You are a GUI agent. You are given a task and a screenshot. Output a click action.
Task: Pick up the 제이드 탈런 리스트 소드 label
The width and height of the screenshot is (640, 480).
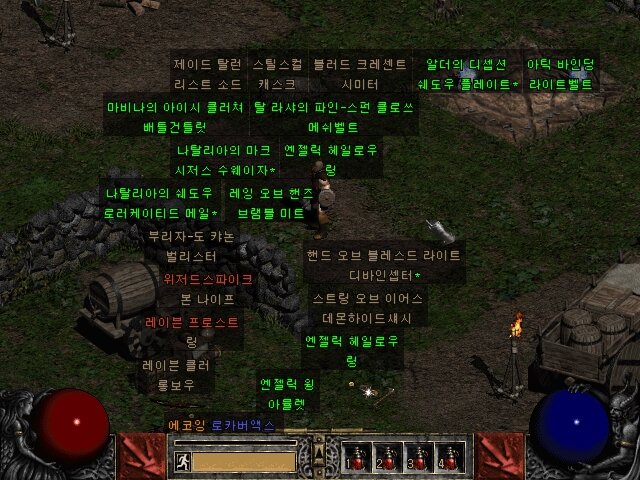pos(207,74)
